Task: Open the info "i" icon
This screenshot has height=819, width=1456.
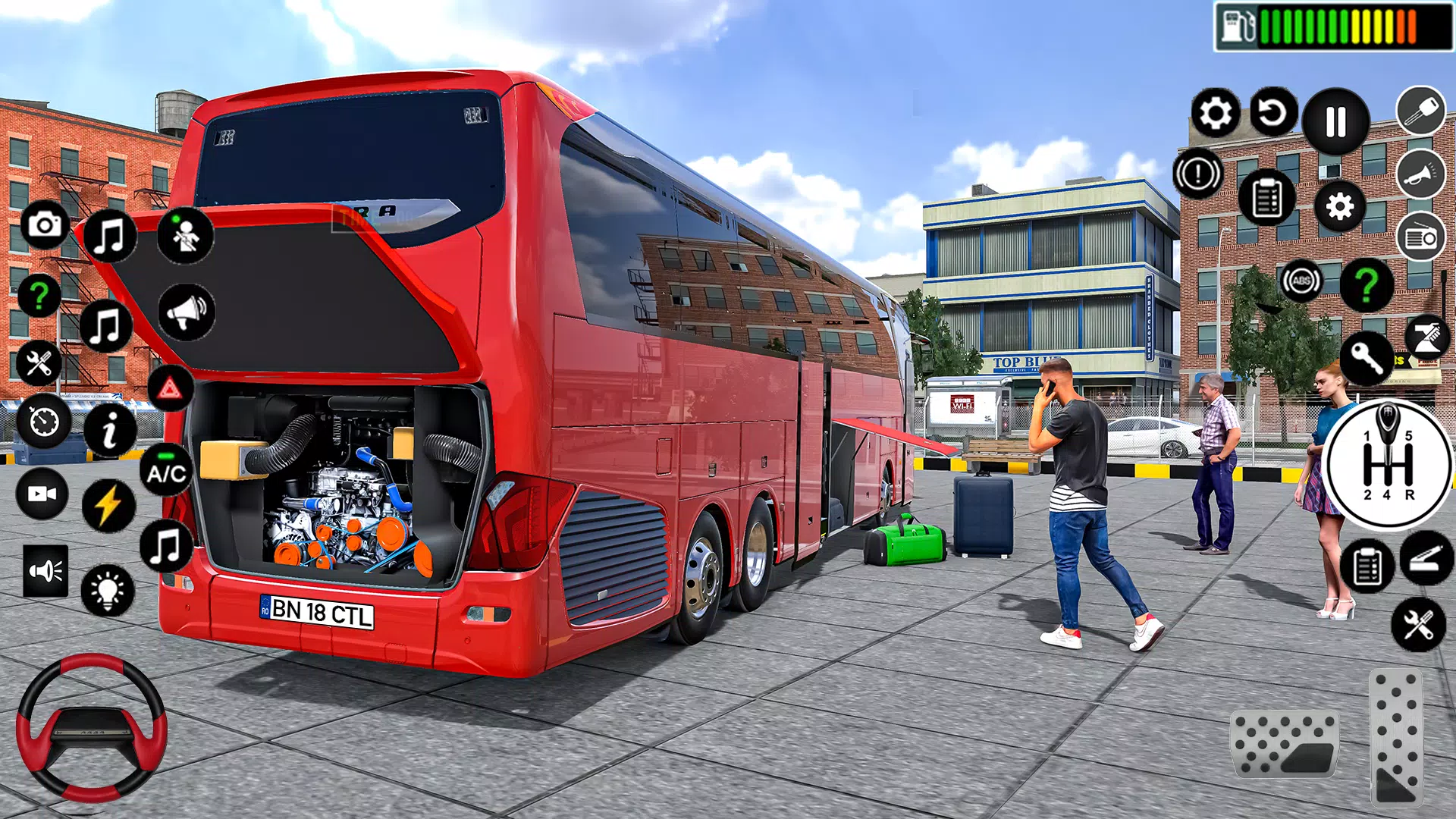Action: 110,430
